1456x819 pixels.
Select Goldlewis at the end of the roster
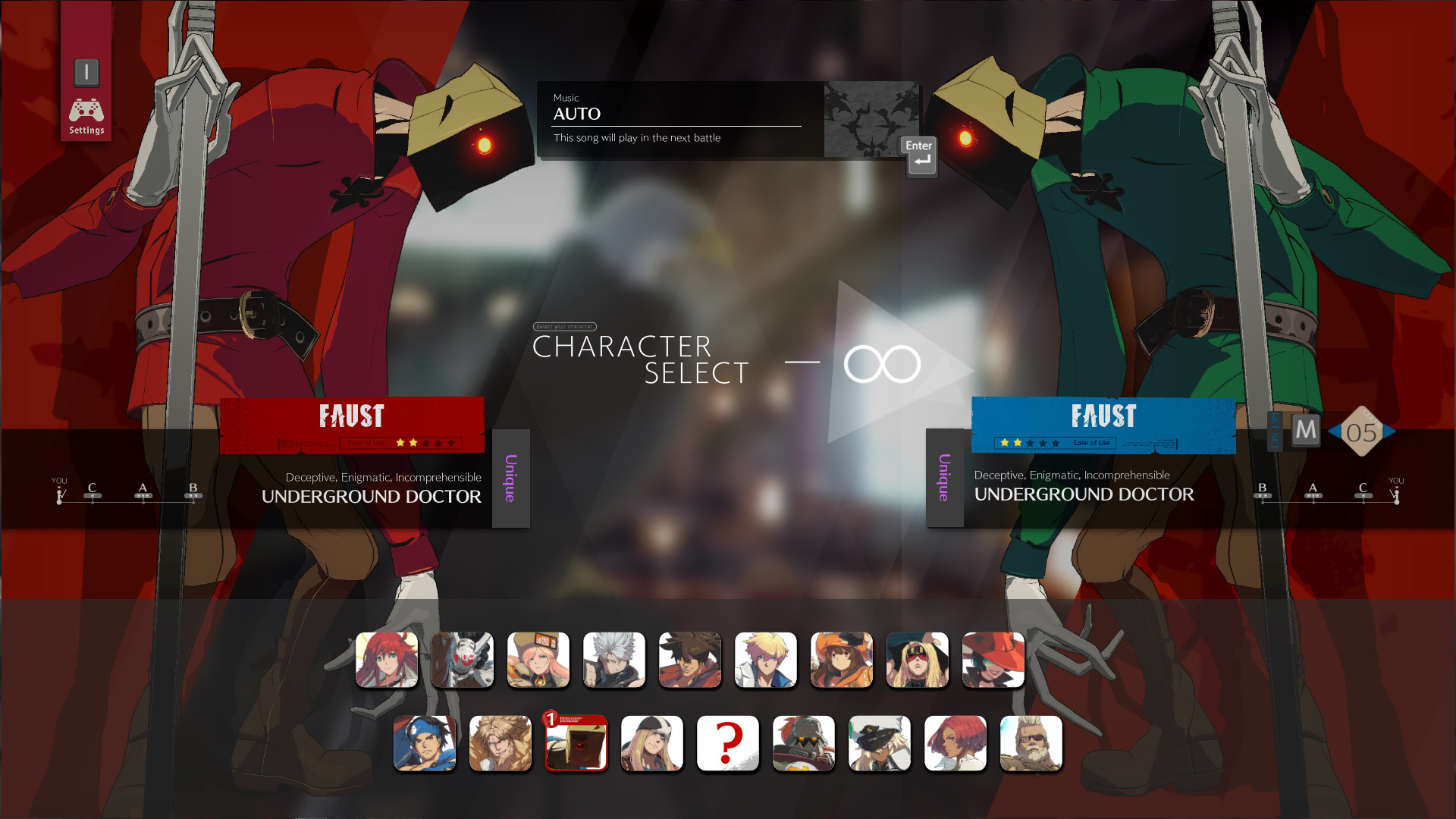tap(1031, 743)
